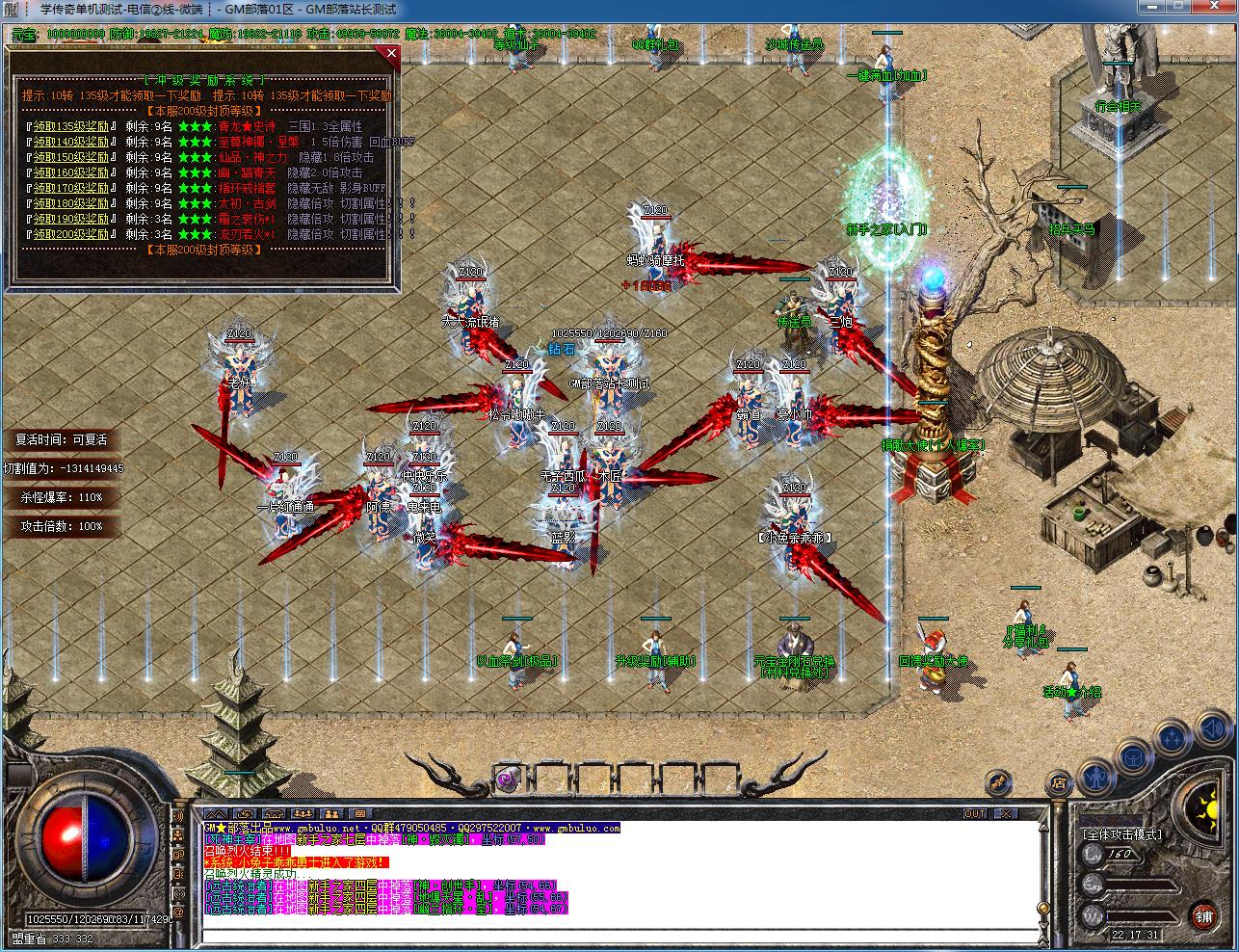
Task: Click the OUT button above chat
Action: click(975, 814)
